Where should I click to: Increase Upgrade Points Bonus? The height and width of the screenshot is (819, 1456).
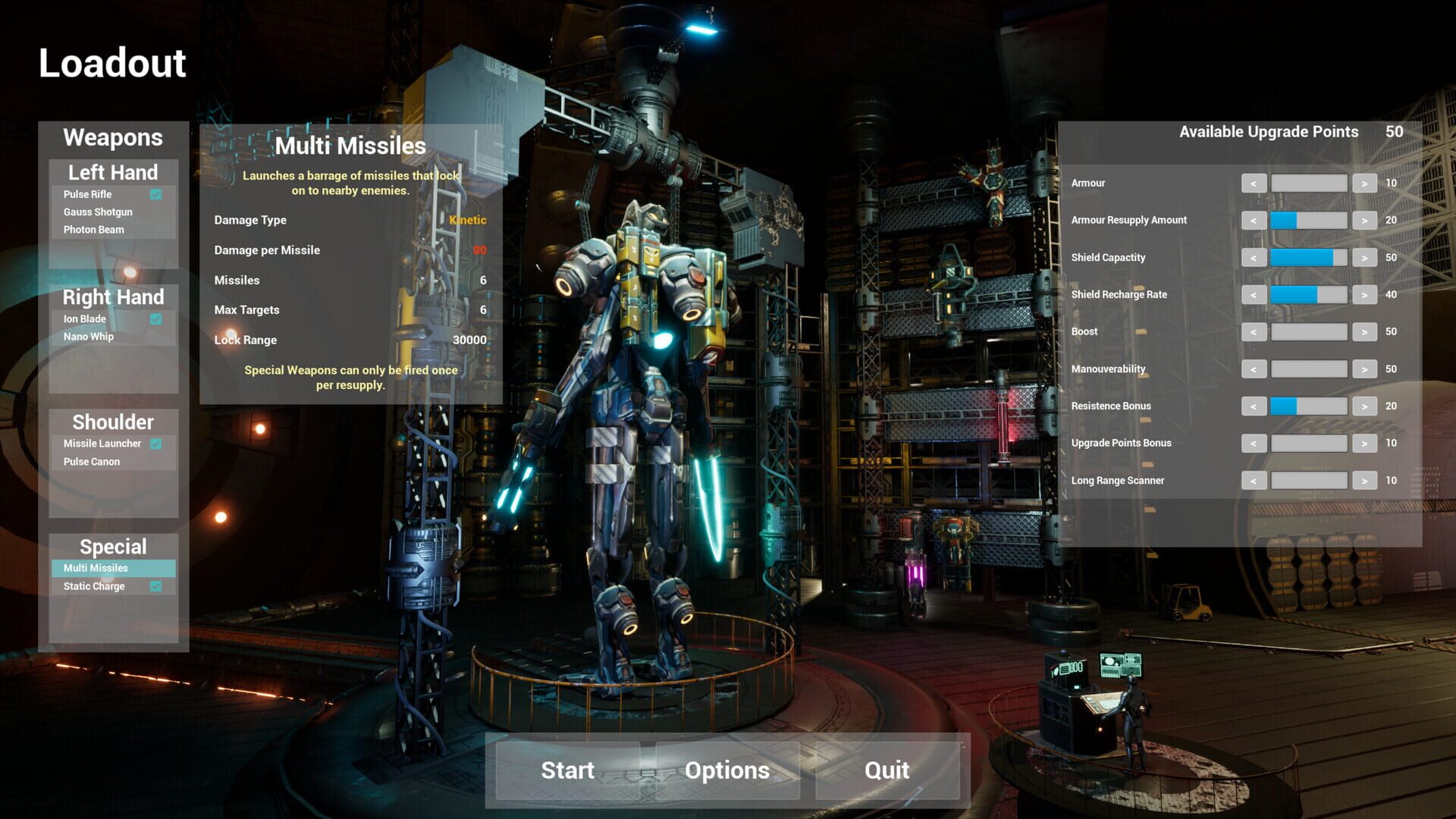[x=1364, y=443]
